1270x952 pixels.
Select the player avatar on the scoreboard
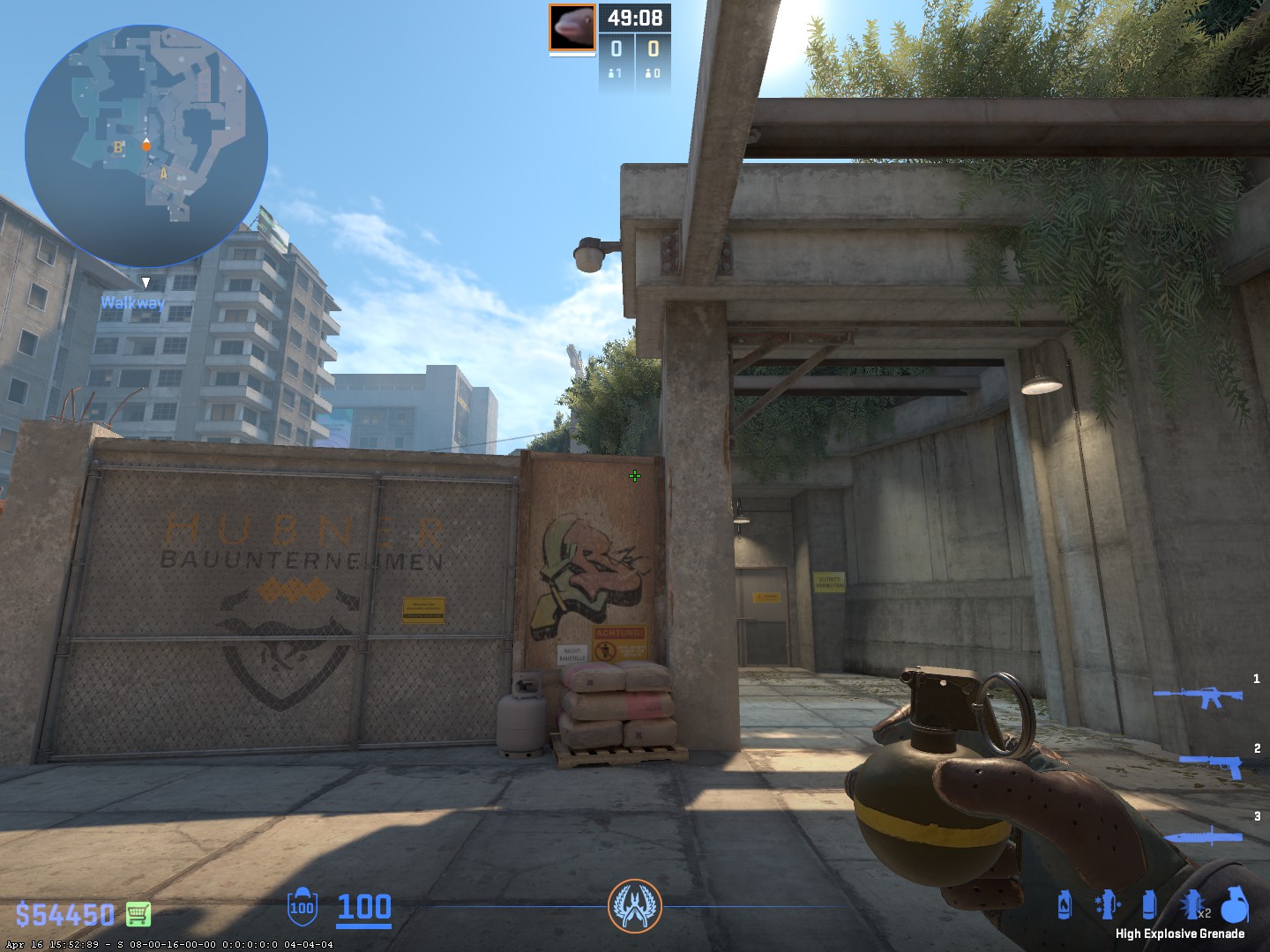pyautogui.click(x=572, y=28)
